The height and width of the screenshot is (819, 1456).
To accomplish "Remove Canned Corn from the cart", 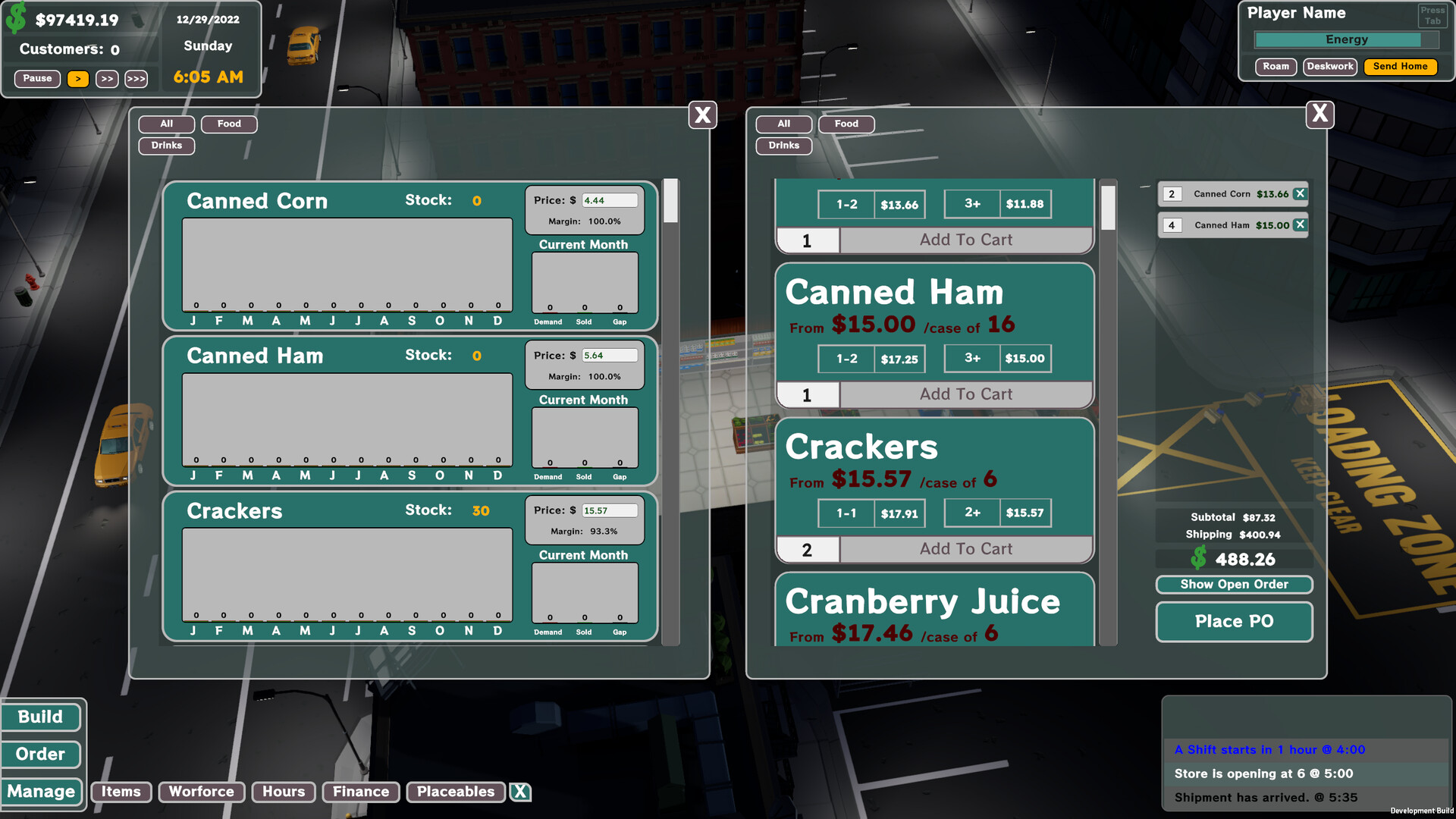I will [x=1299, y=194].
